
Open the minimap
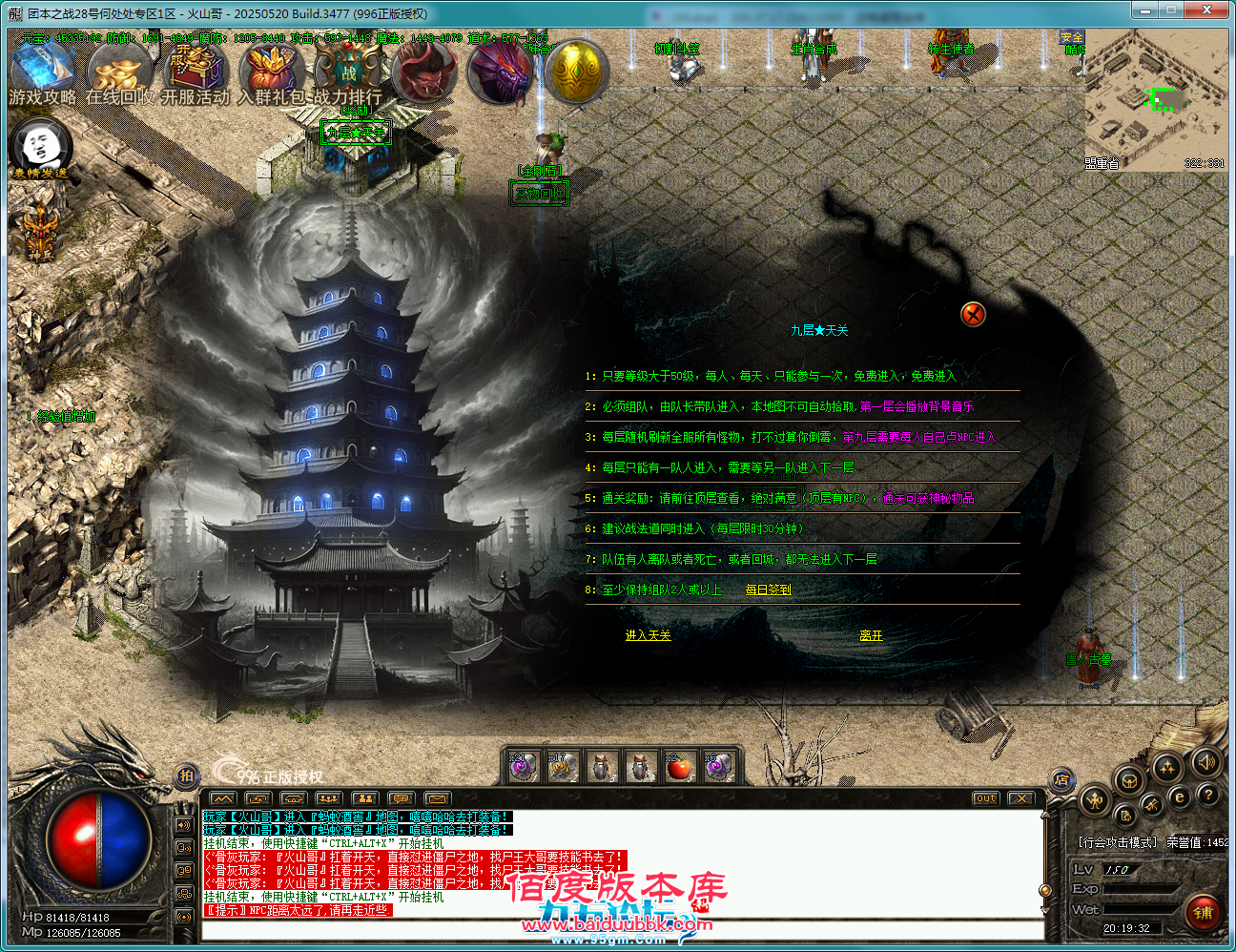pos(1155,99)
